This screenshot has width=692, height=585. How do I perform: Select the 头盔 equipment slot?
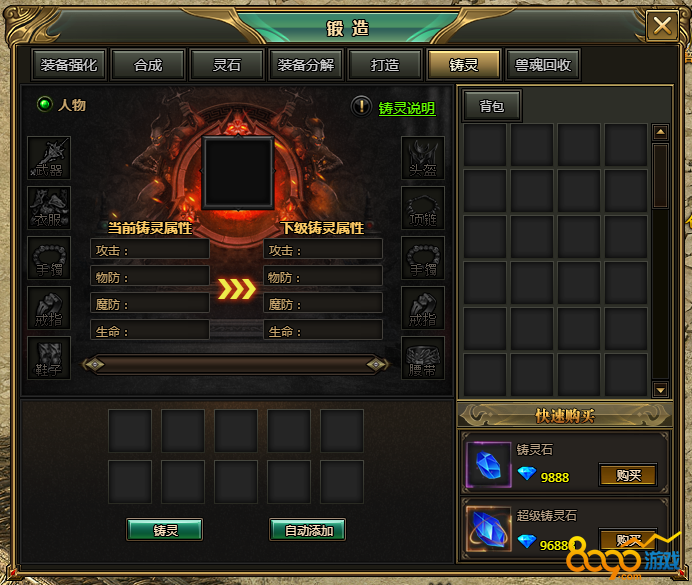pyautogui.click(x=422, y=158)
